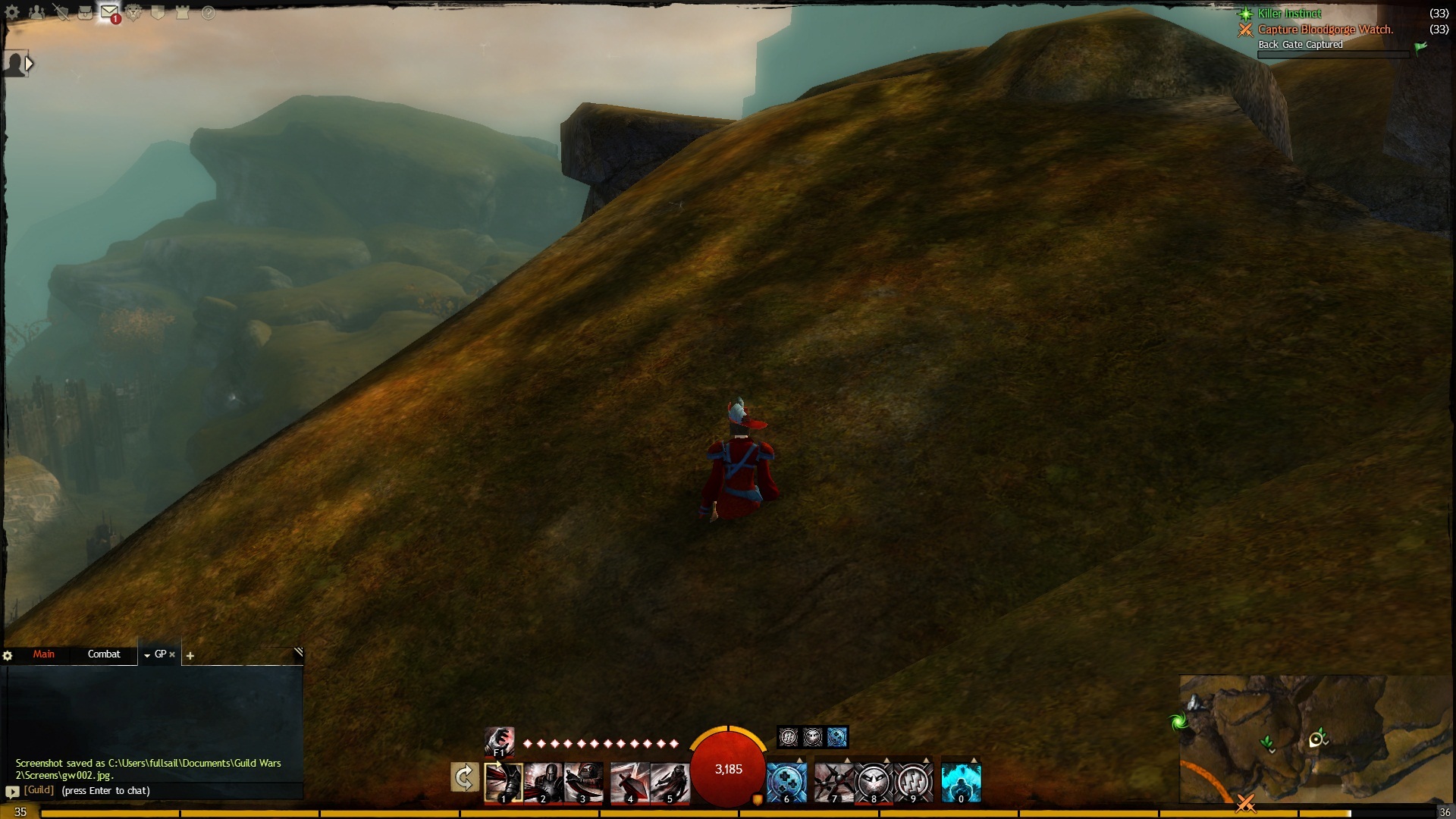Viewport: 1456px width, 819px height.
Task: Close the GP chat tab
Action: coord(172,654)
